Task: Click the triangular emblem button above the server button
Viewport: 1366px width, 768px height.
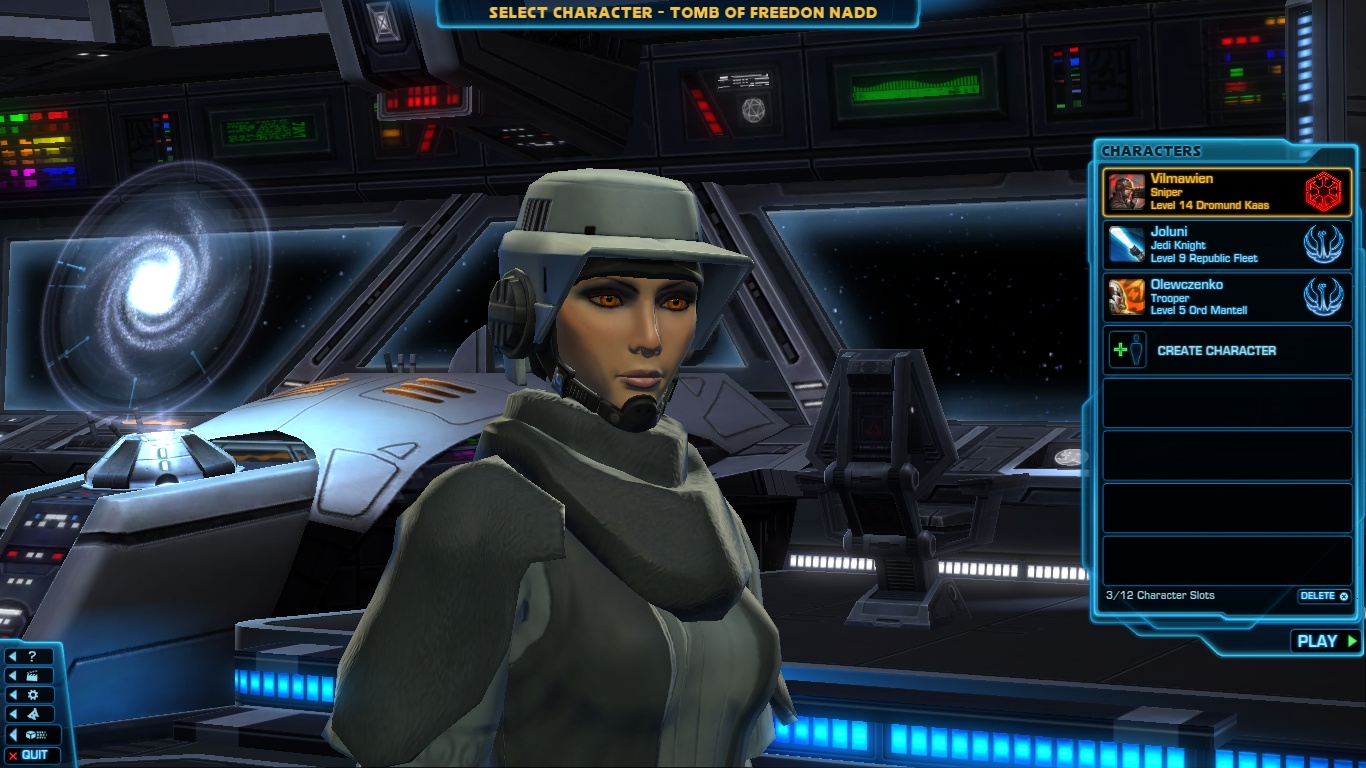Action: pyautogui.click(x=32, y=715)
